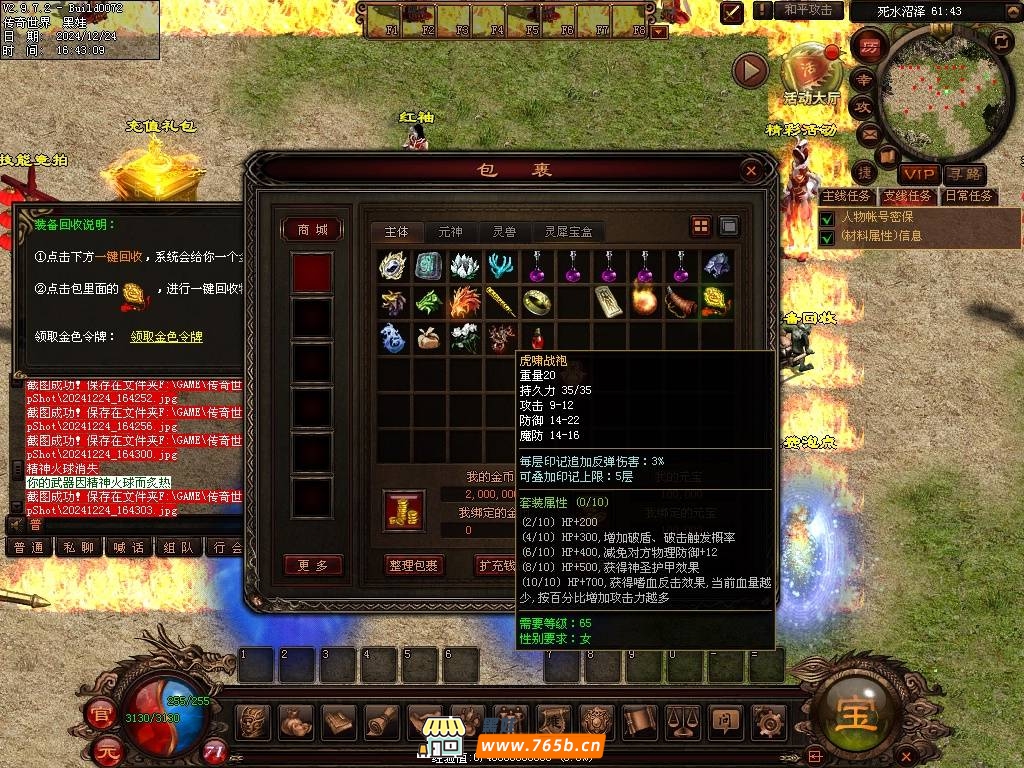Toggle the 人物帐号密保 checkbox
This screenshot has width=1024, height=768.
(x=827, y=217)
